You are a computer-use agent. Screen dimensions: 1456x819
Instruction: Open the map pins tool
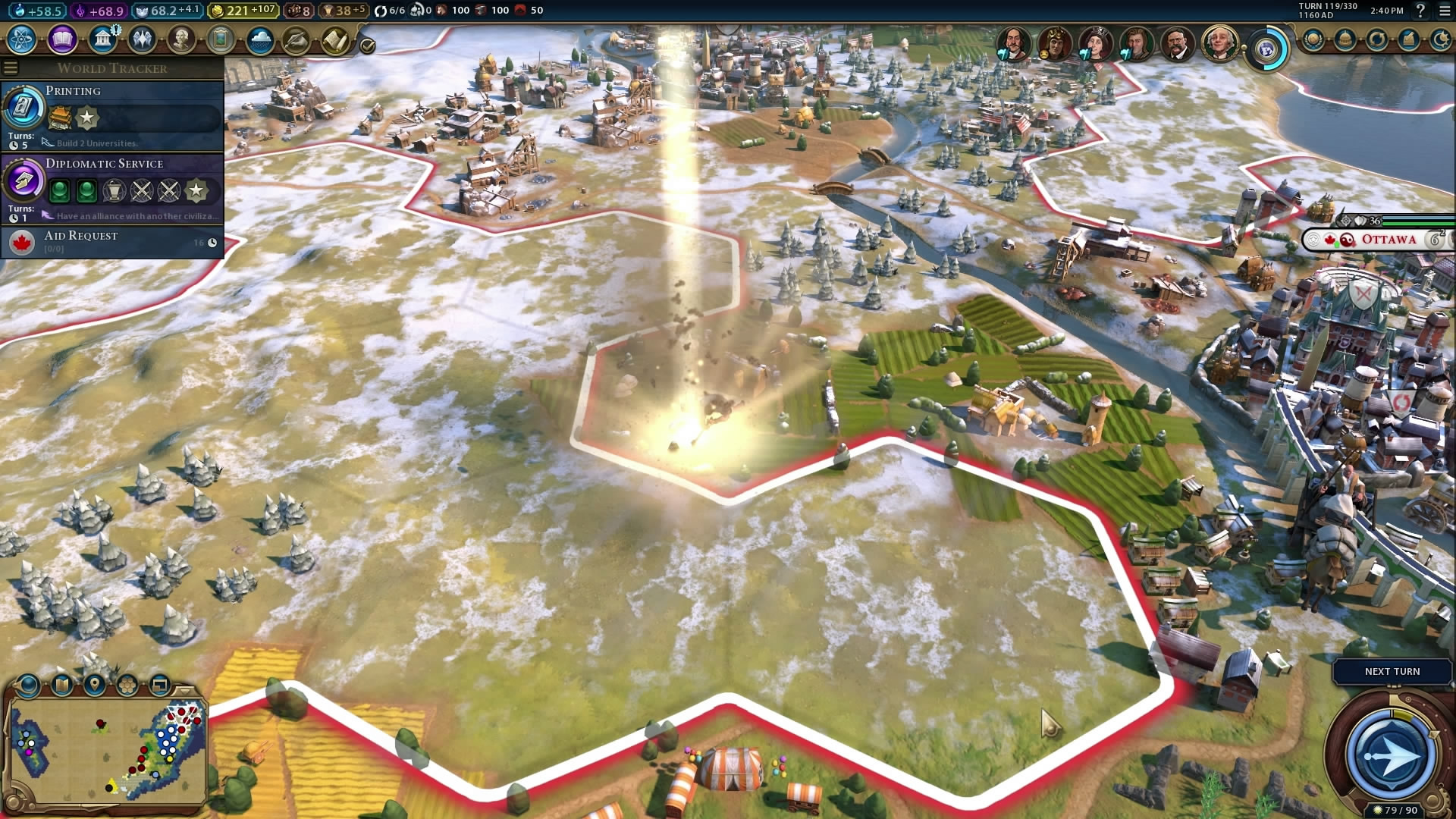95,686
